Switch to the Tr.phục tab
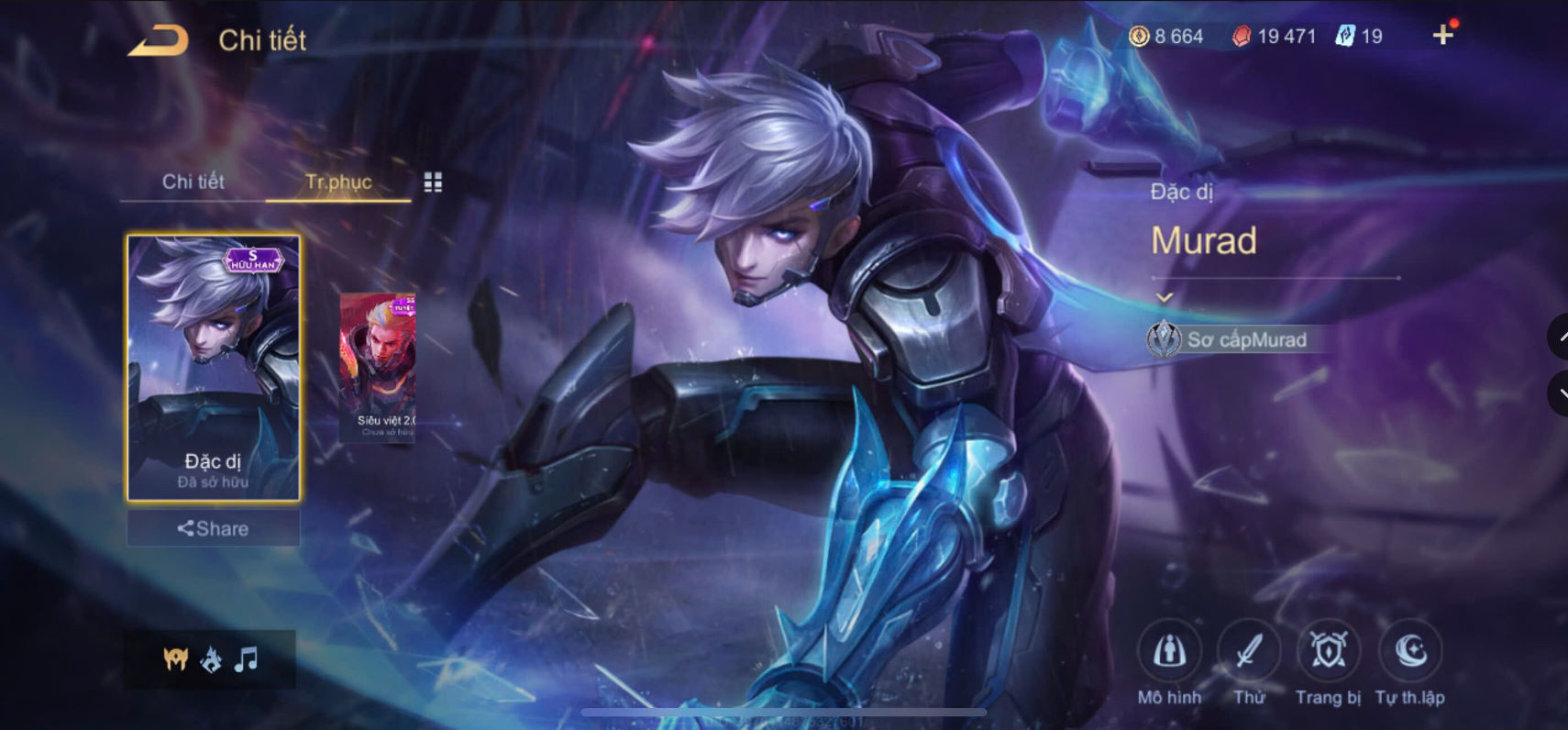This screenshot has height=730, width=1568. coord(337,182)
